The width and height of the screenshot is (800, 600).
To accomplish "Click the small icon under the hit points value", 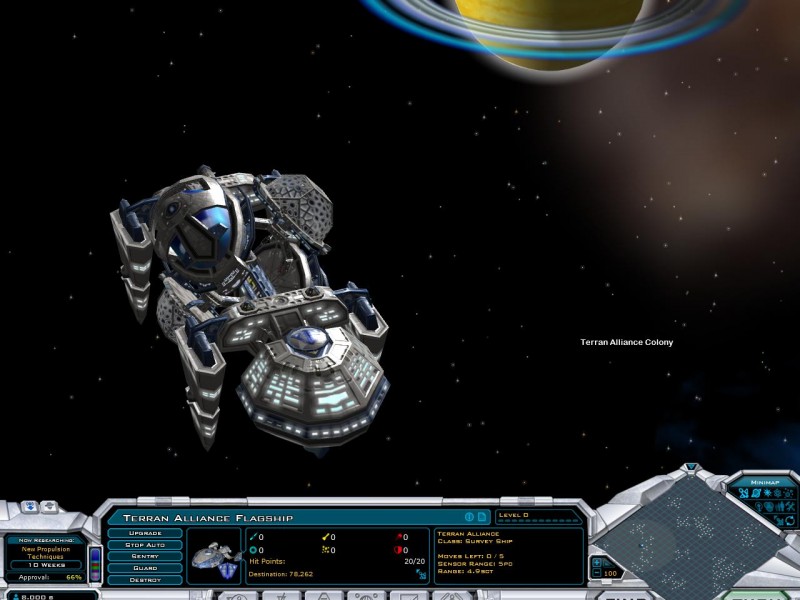I will click(x=421, y=575).
